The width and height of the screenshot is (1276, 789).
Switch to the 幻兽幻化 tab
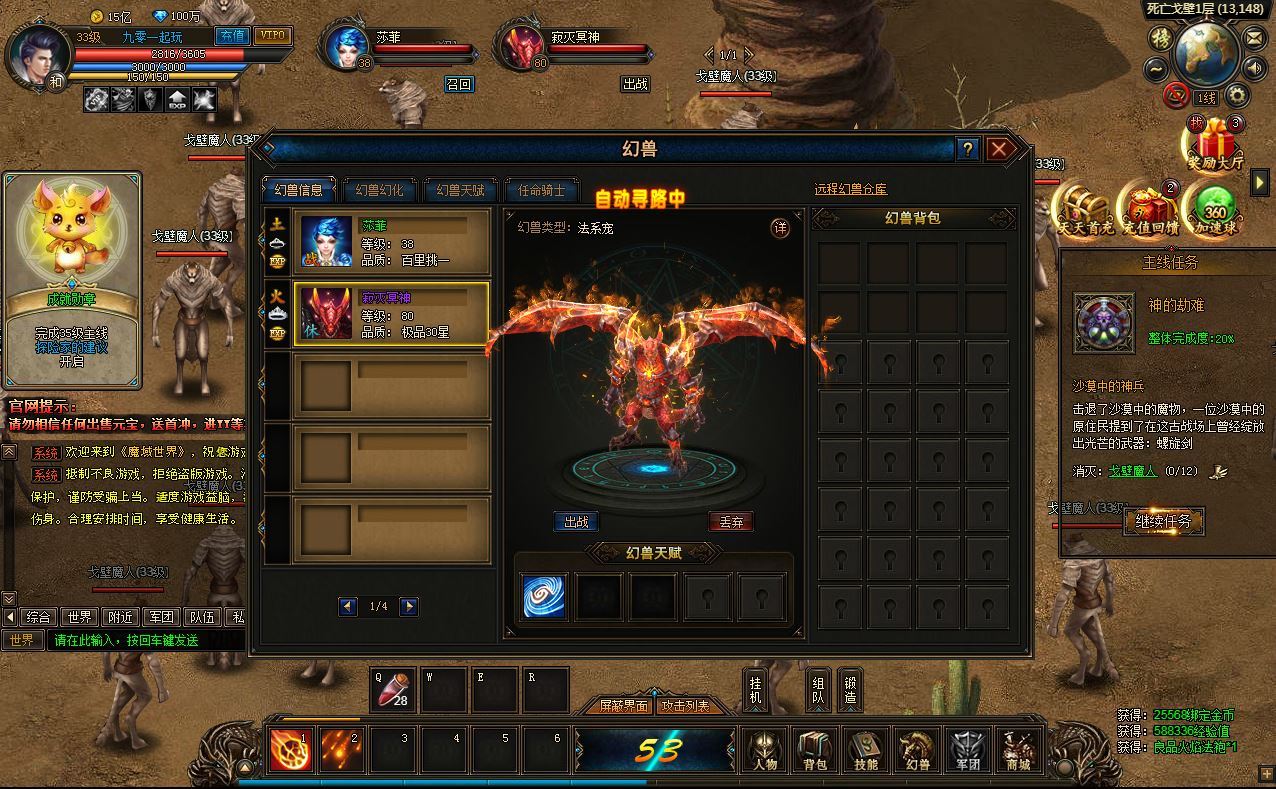pyautogui.click(x=379, y=190)
